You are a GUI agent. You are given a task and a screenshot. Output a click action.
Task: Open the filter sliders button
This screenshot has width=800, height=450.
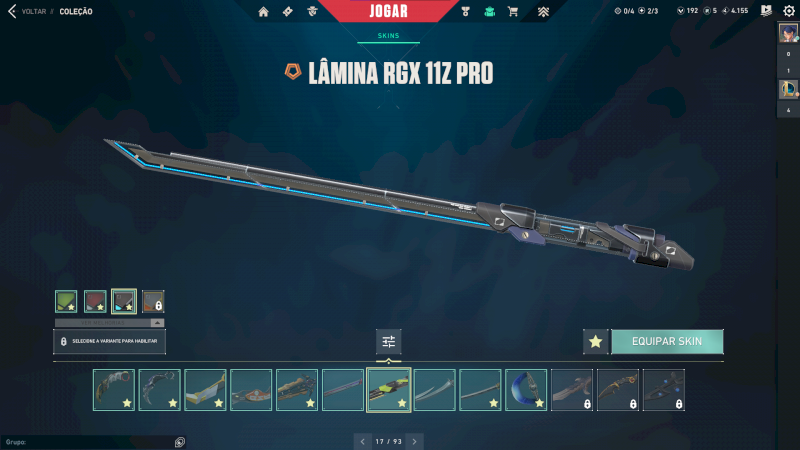(389, 342)
